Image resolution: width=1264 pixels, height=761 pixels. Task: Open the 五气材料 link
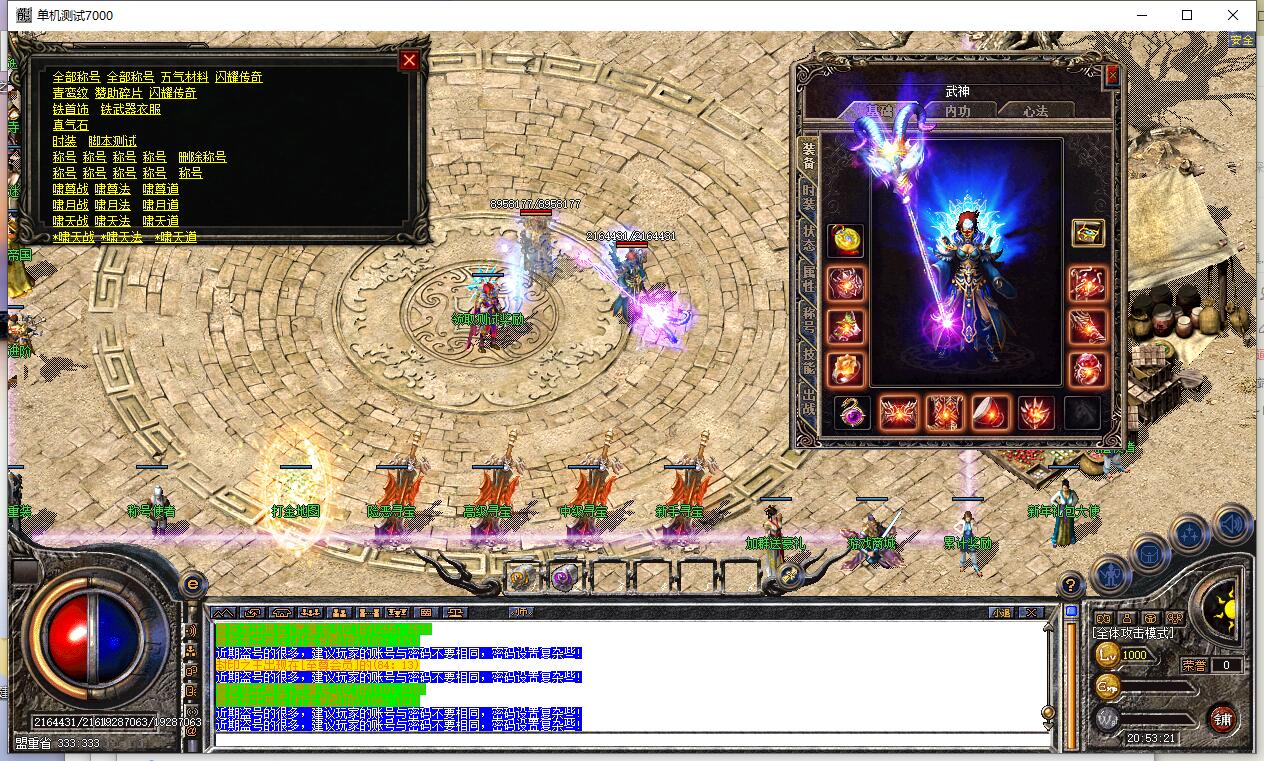click(184, 77)
